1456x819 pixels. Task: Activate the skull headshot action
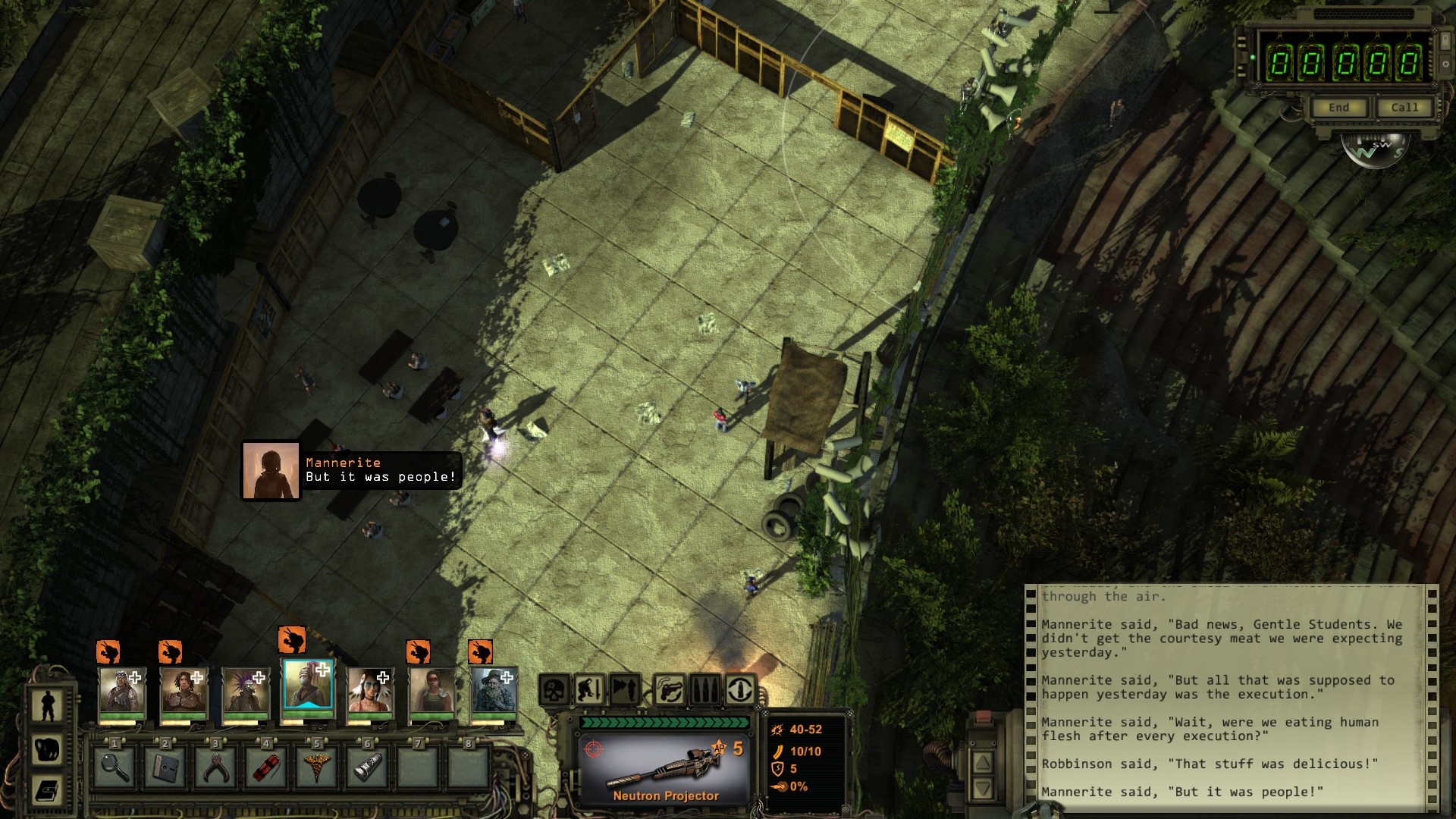click(554, 690)
